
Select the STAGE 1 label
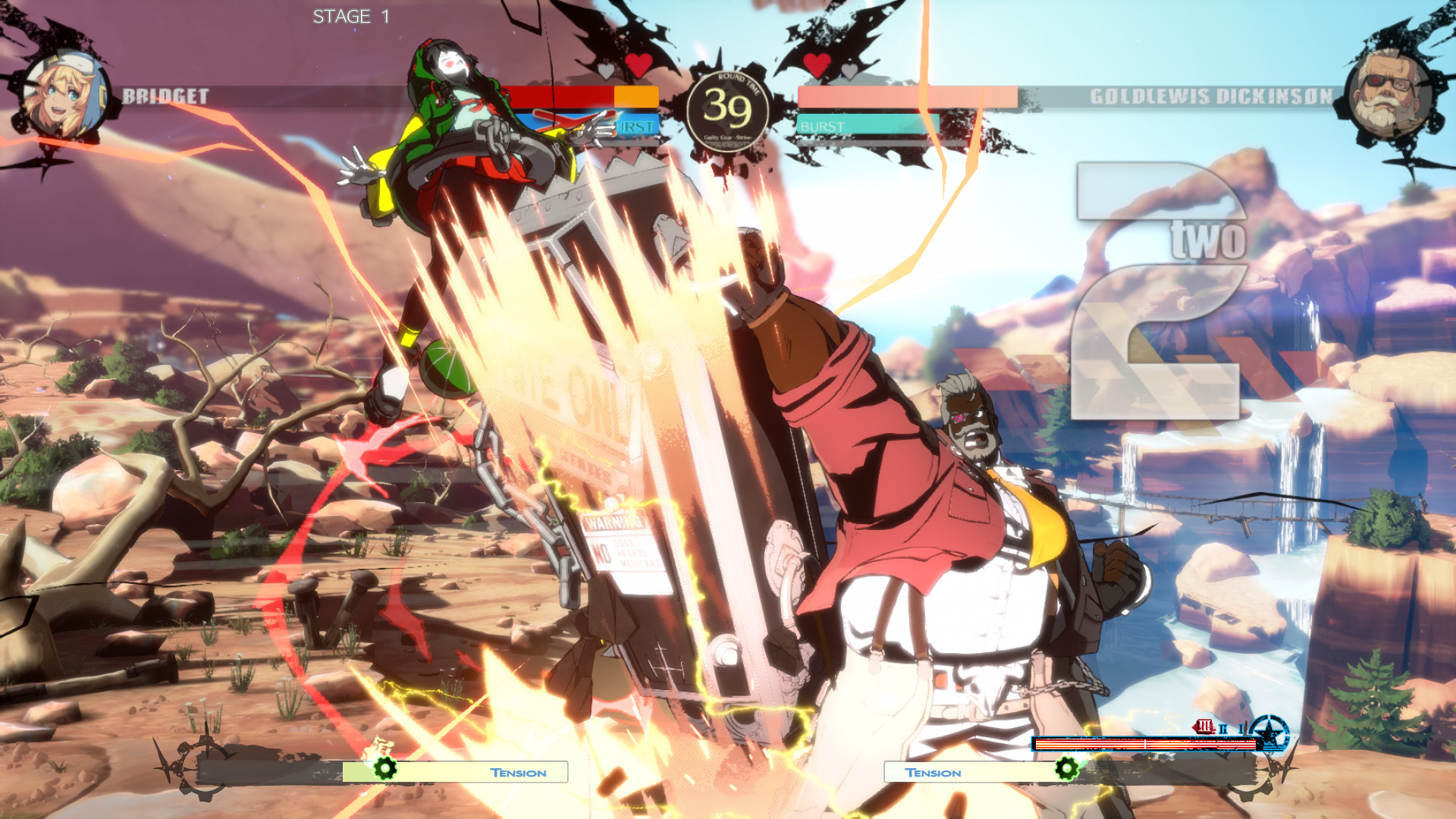point(350,15)
